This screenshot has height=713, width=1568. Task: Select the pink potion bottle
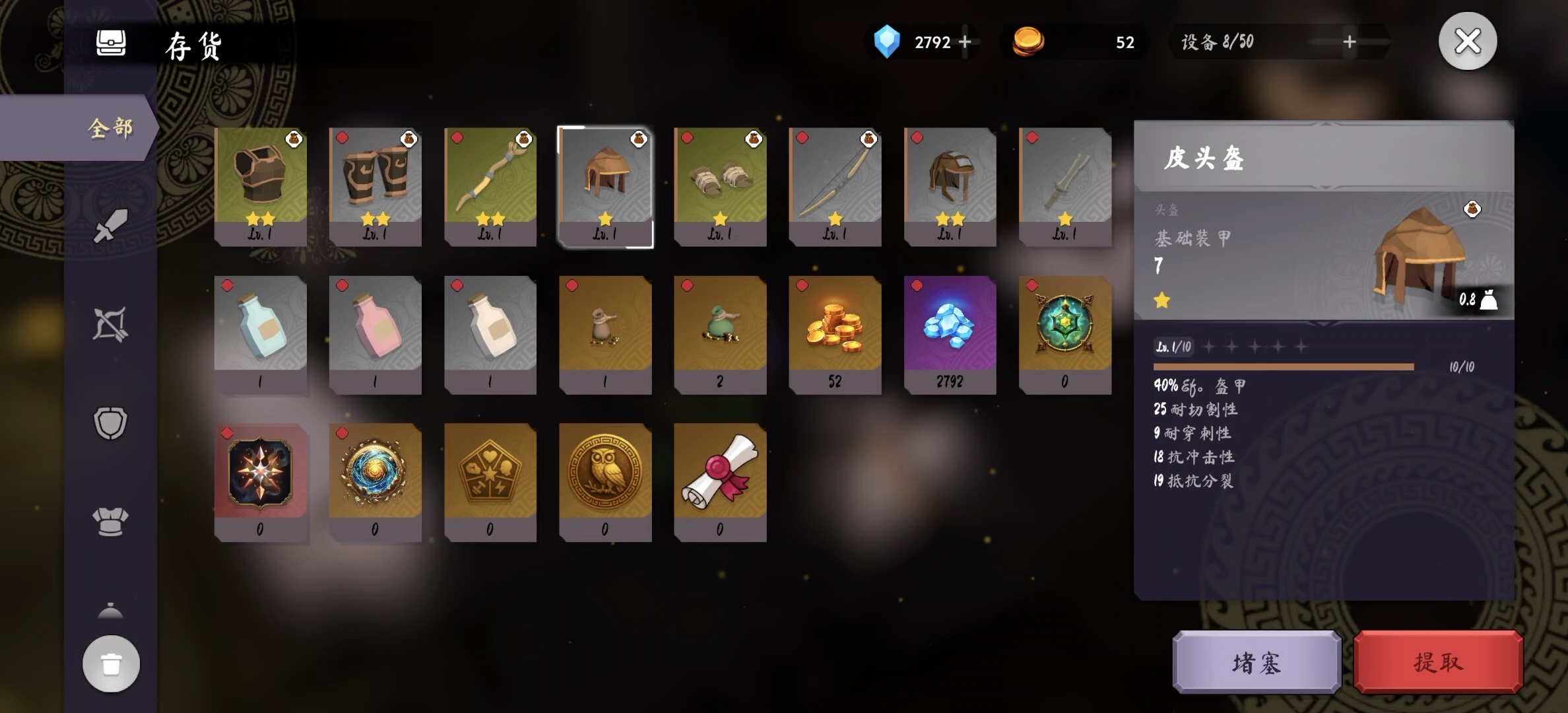pos(376,334)
